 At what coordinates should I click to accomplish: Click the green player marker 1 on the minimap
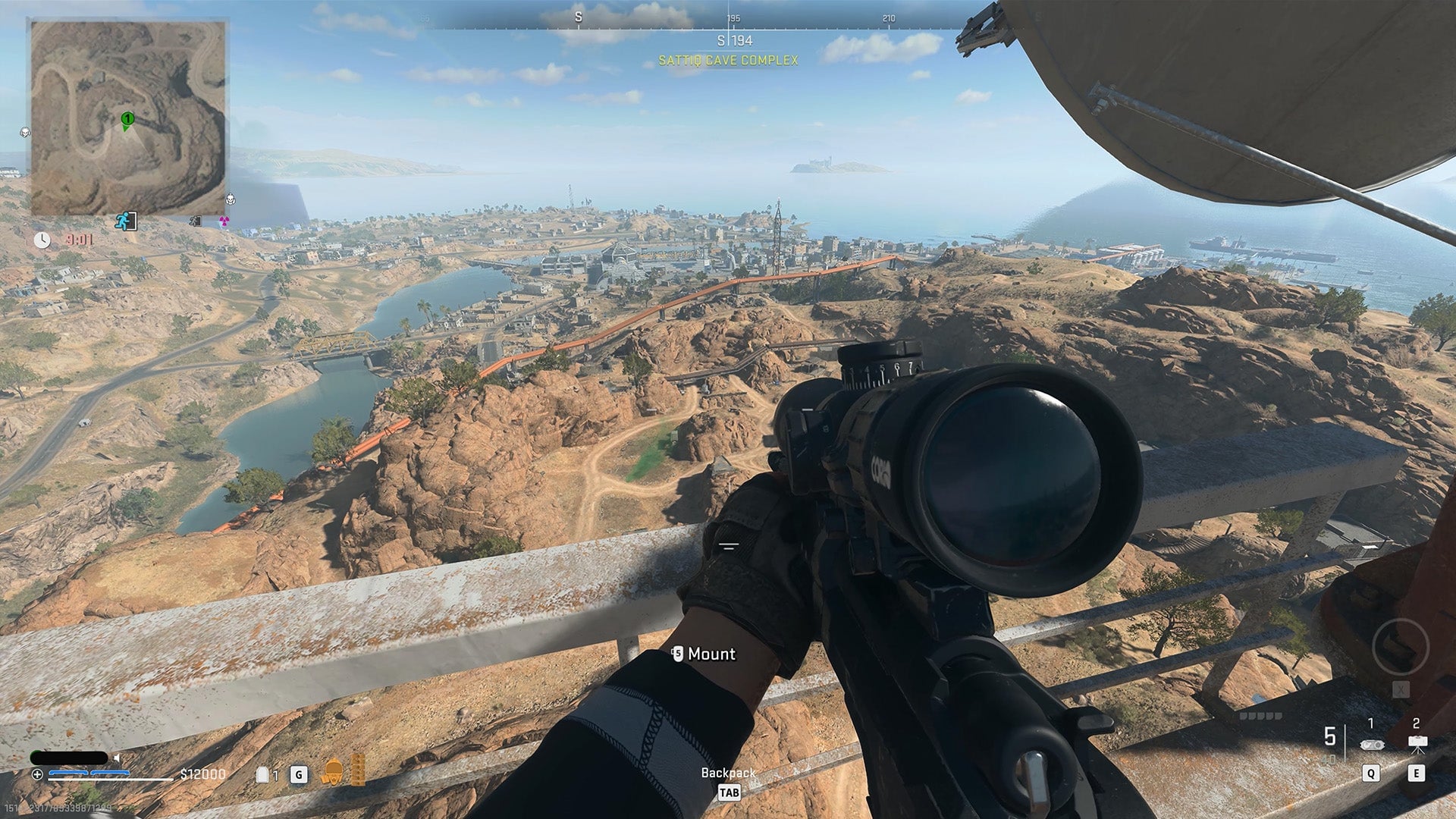pyautogui.click(x=127, y=119)
